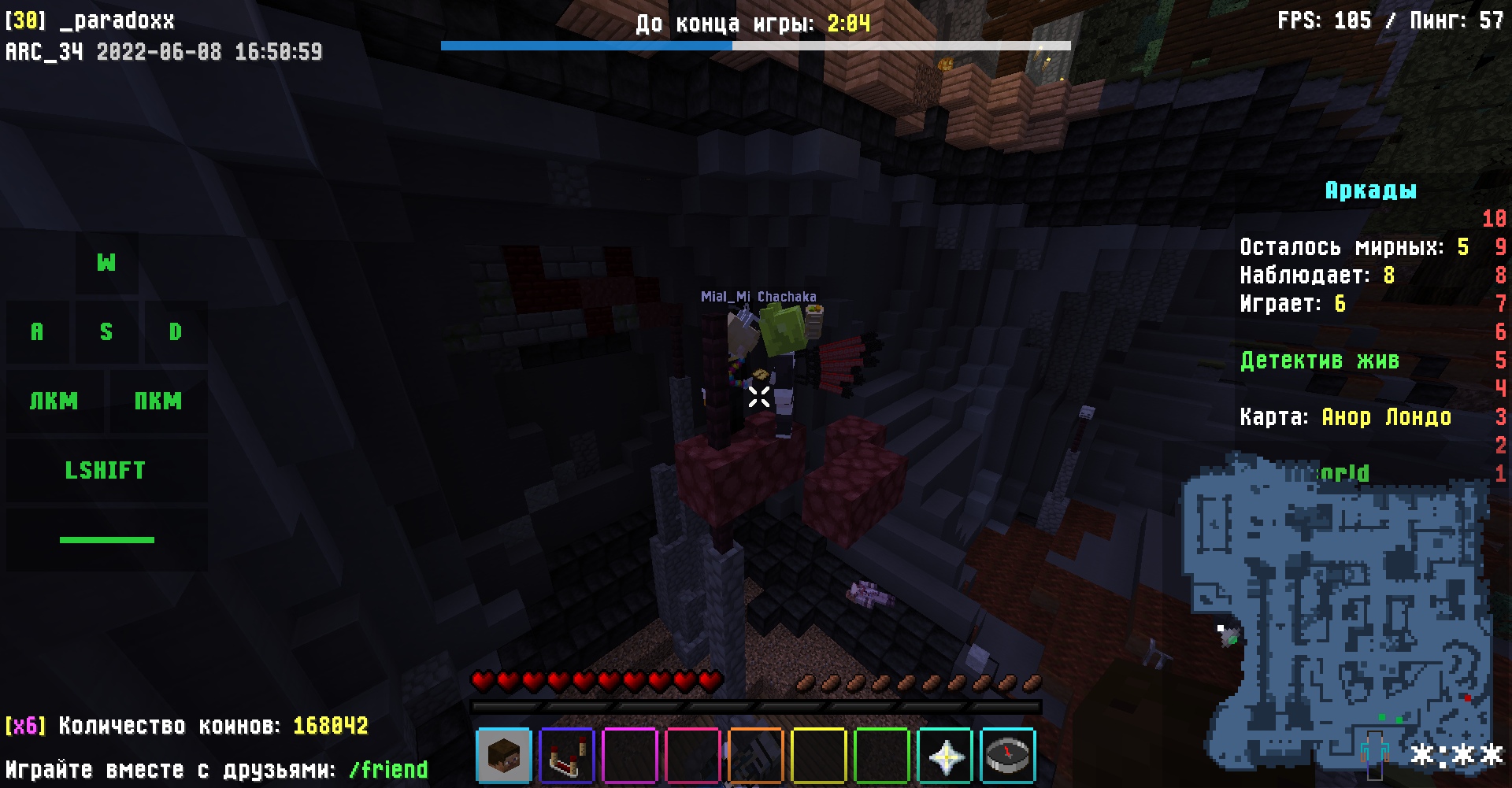The image size is (1512, 788).
Task: Select the compass hotbar slot
Action: tap(1007, 756)
